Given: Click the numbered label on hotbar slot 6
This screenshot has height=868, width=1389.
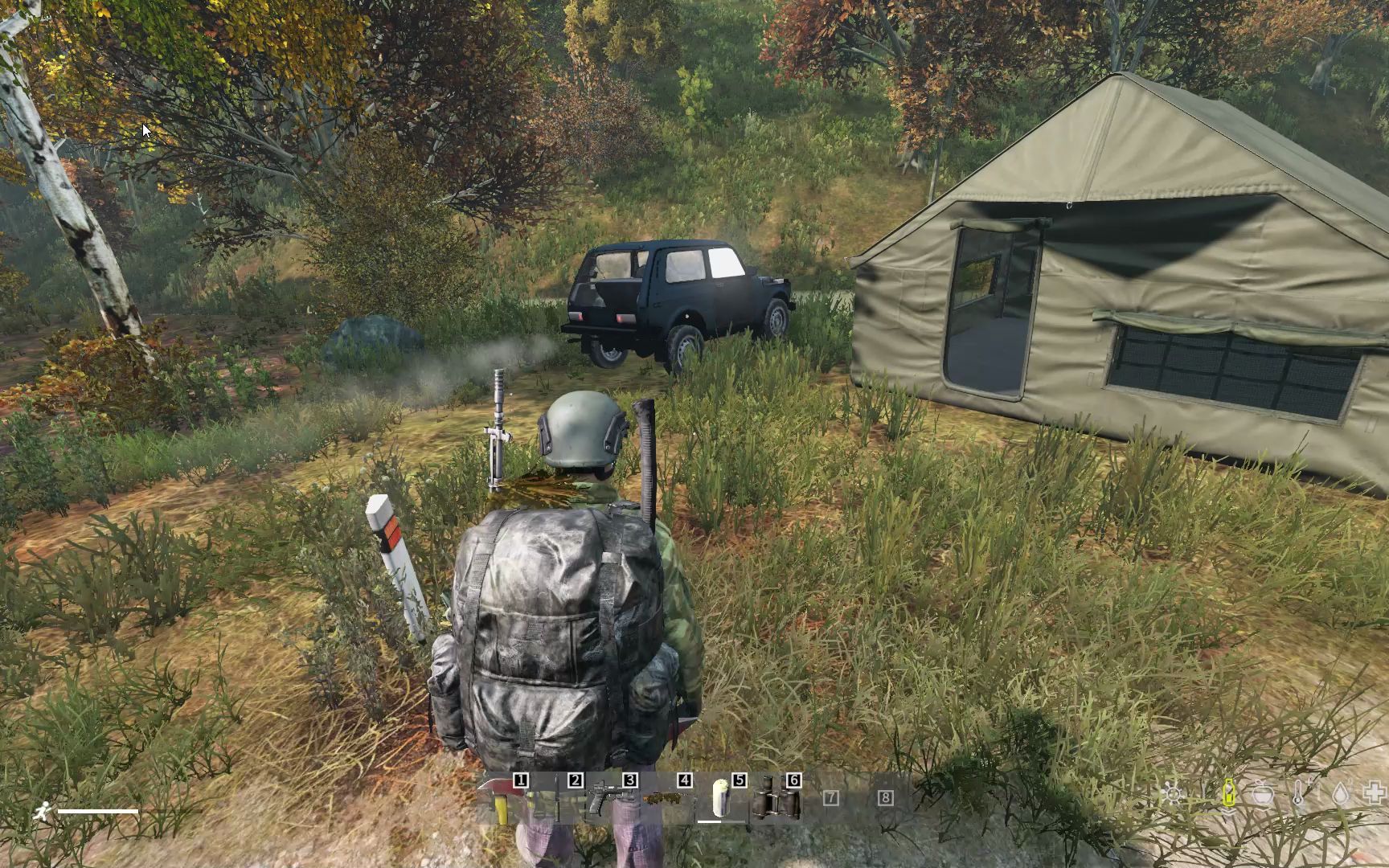Looking at the screenshot, I should [793, 780].
